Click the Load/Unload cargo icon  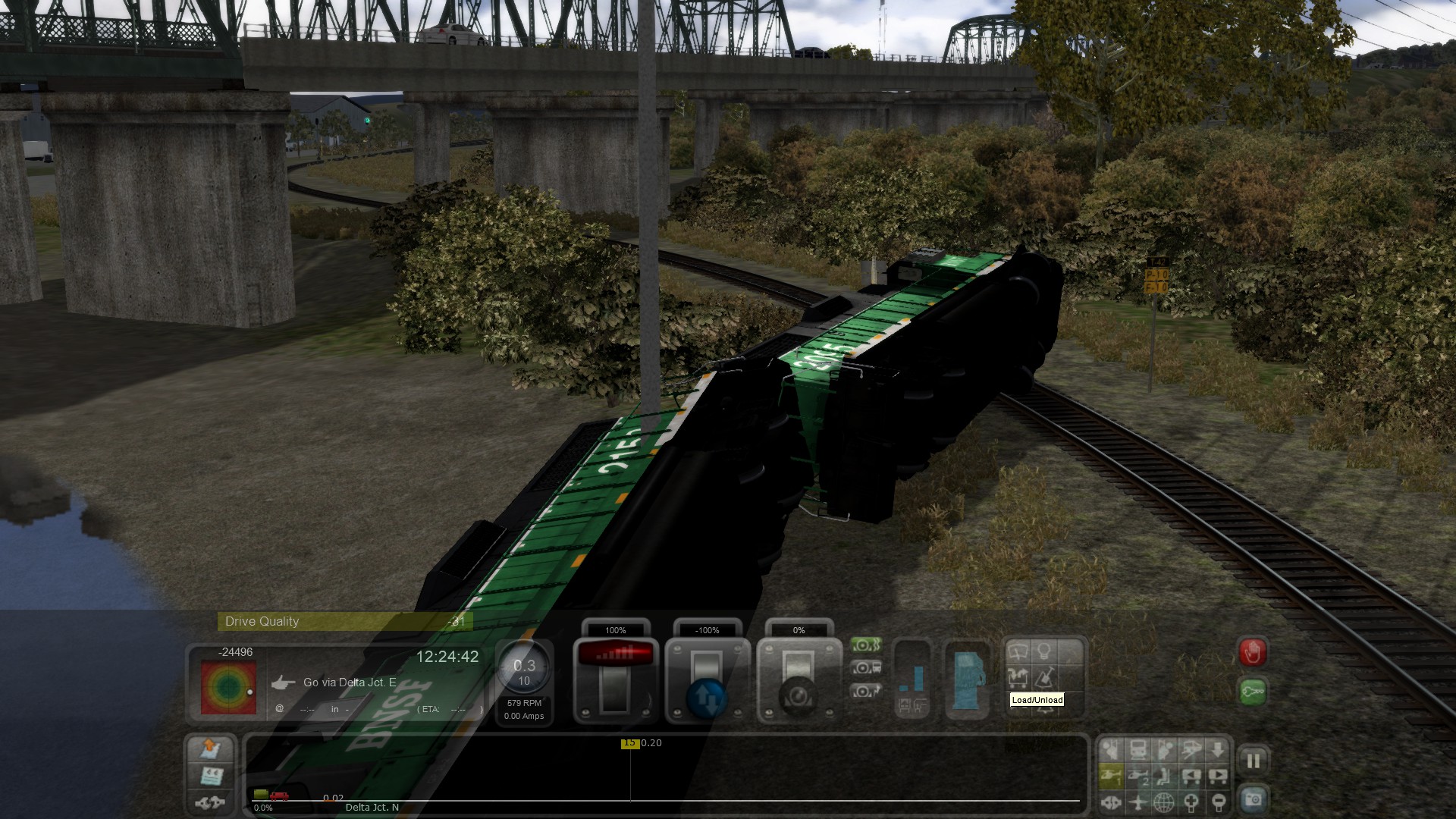point(1018,676)
